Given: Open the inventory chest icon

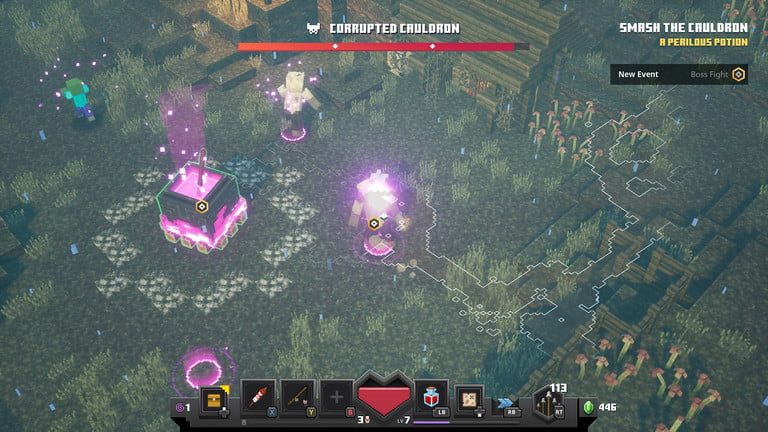Looking at the screenshot, I should pyautogui.click(x=213, y=398).
